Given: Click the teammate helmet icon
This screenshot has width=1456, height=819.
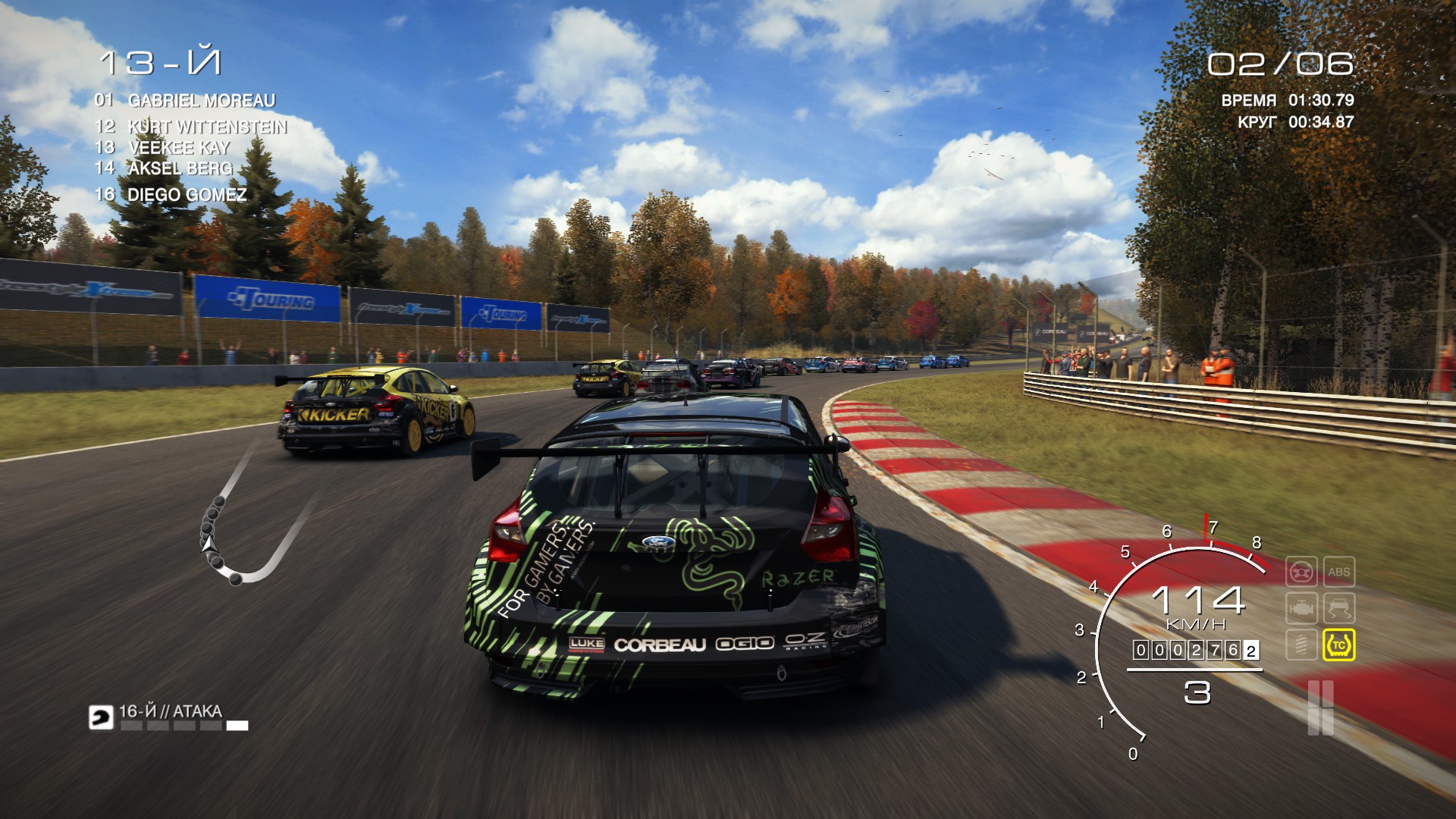Looking at the screenshot, I should point(101,717).
